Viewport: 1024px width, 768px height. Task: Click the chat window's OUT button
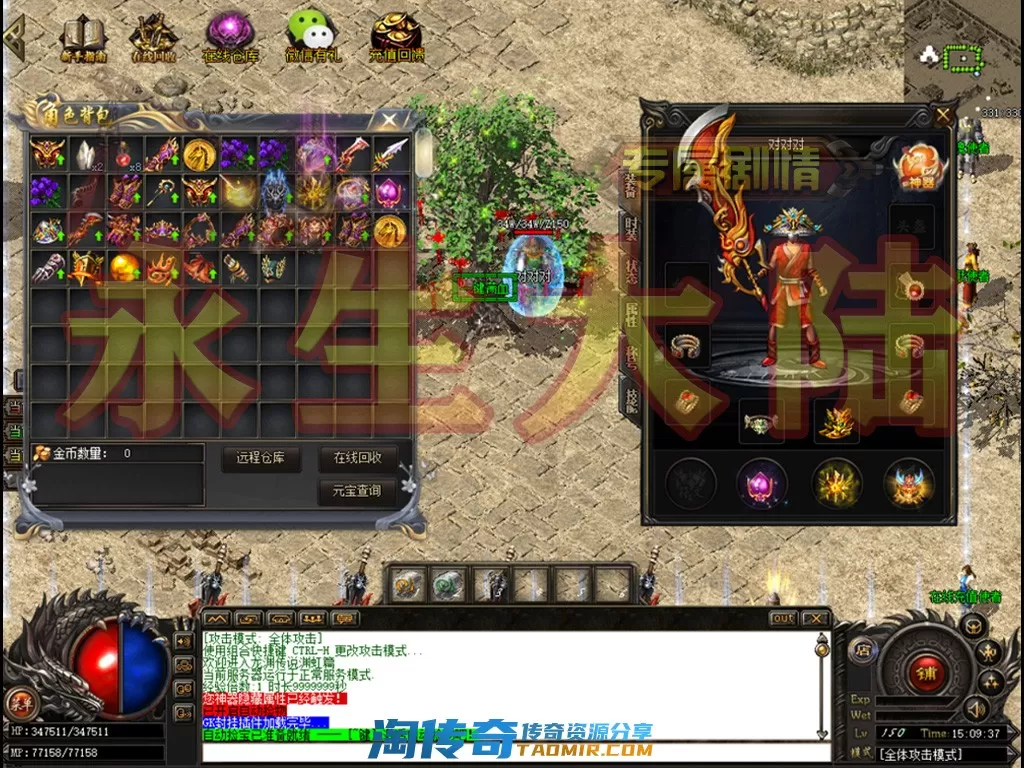[783, 618]
